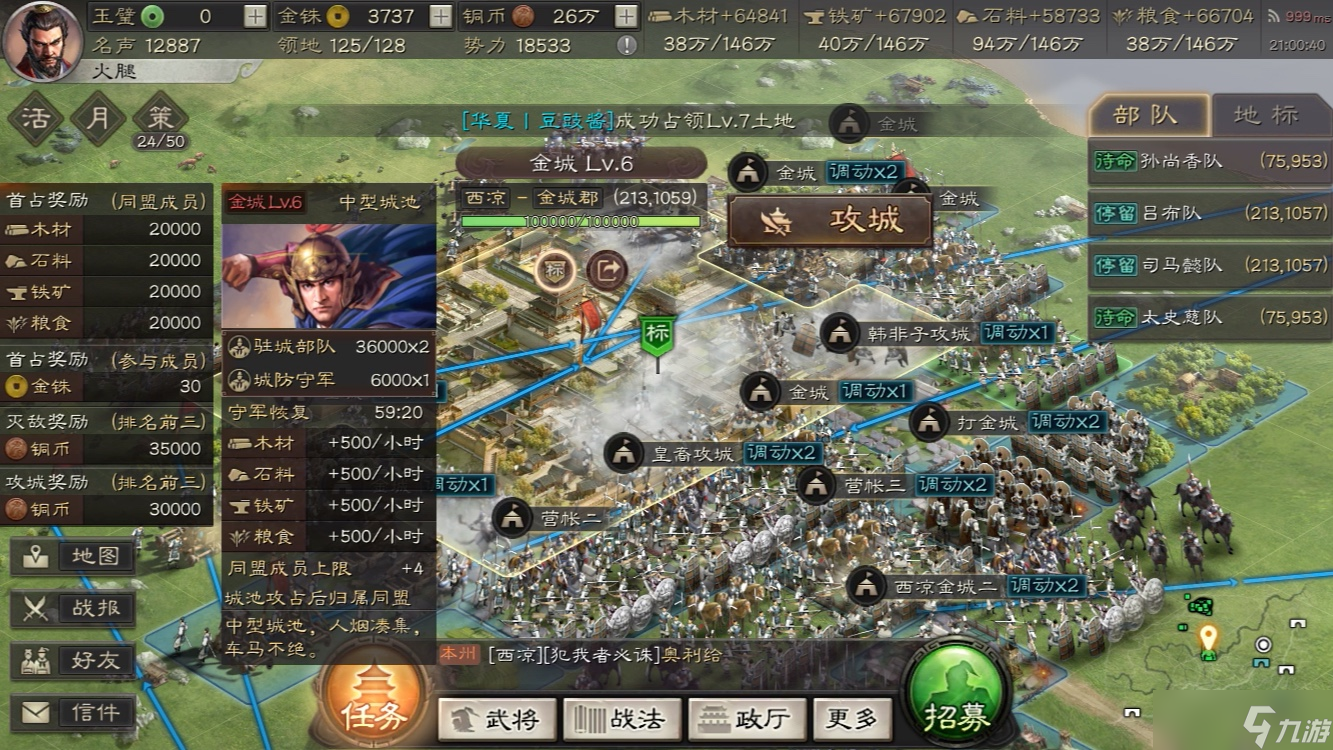This screenshot has width=1333, height=750.
Task: Select the 部队 troops tab
Action: [x=1147, y=115]
